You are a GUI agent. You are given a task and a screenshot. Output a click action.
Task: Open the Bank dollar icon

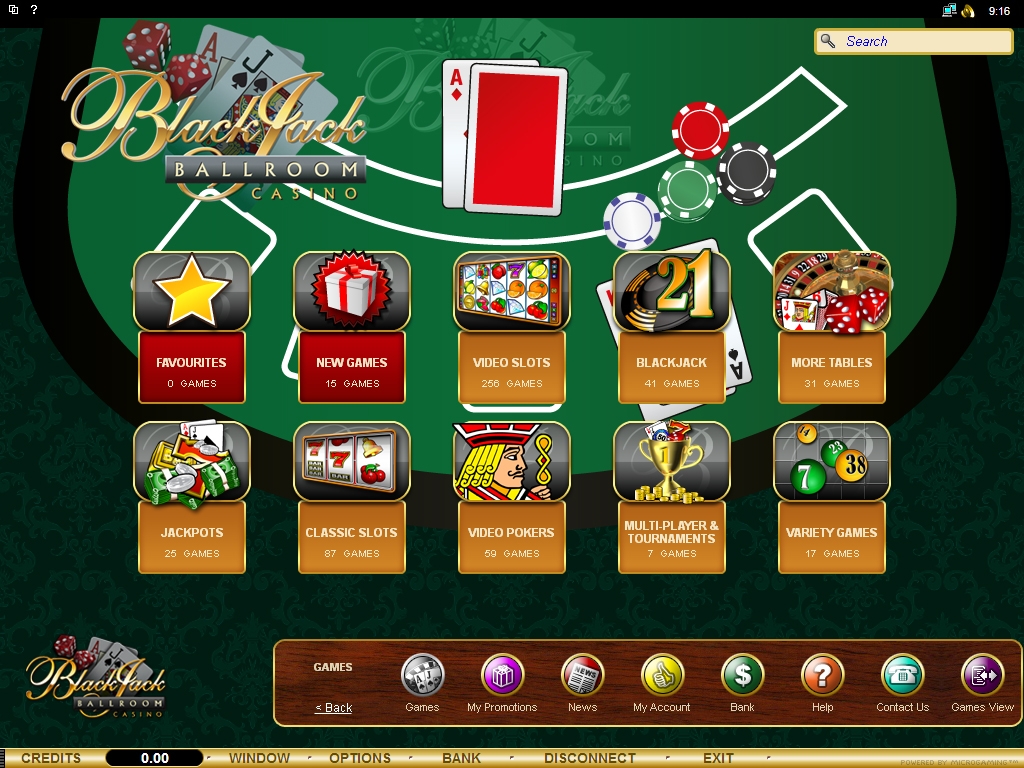click(742, 677)
